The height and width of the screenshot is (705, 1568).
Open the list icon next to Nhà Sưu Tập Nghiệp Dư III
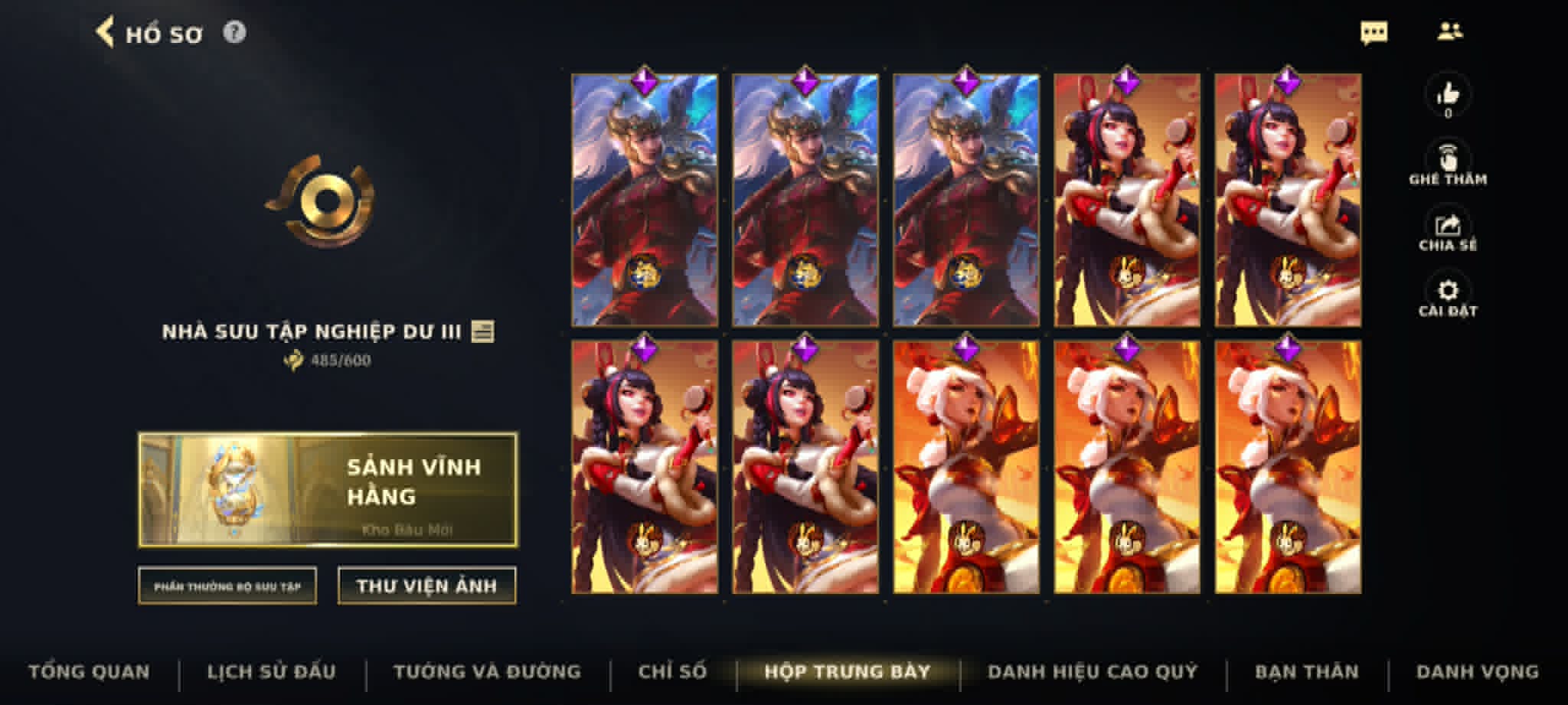click(x=485, y=332)
